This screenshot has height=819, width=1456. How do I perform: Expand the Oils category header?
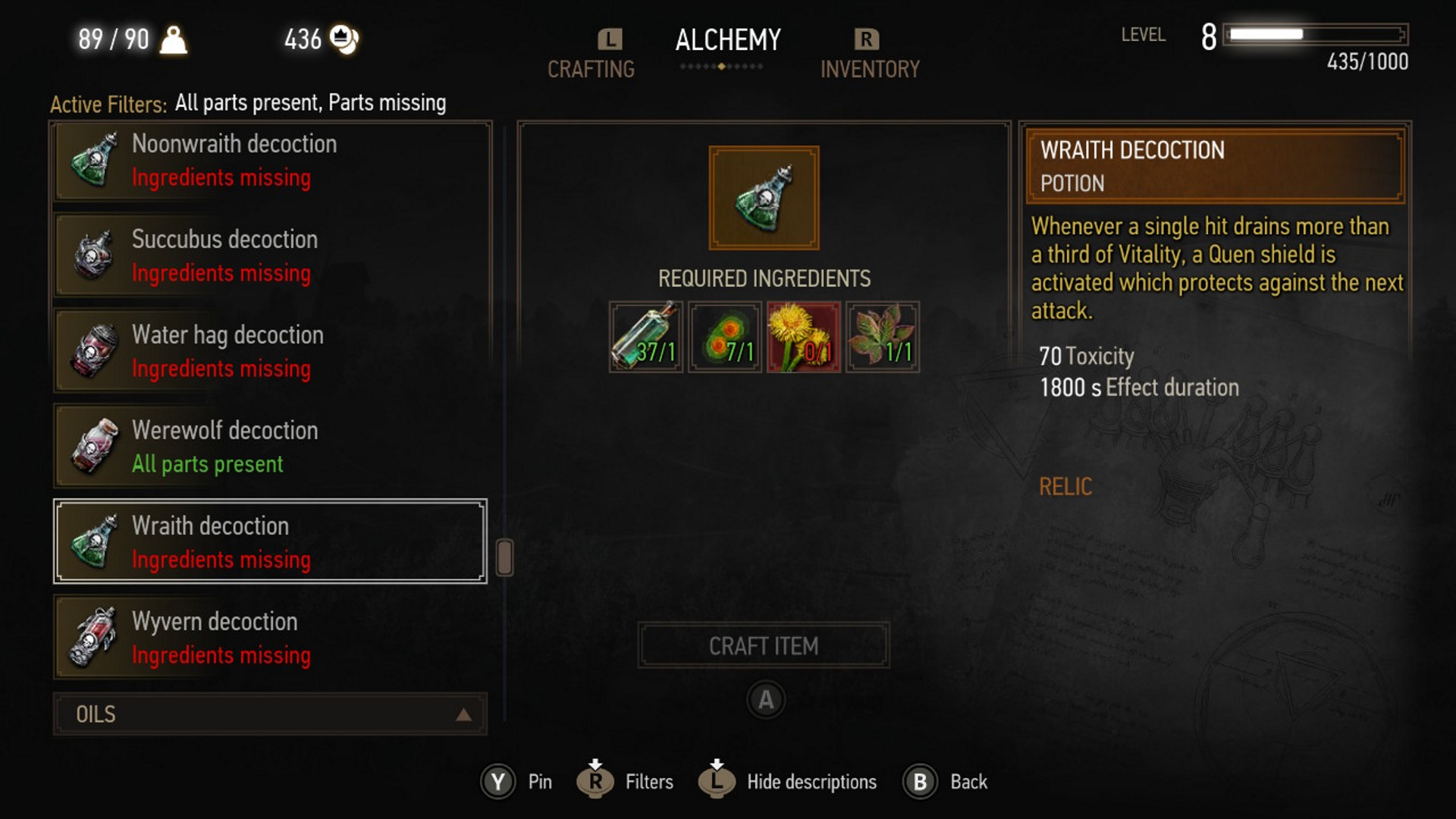269,714
